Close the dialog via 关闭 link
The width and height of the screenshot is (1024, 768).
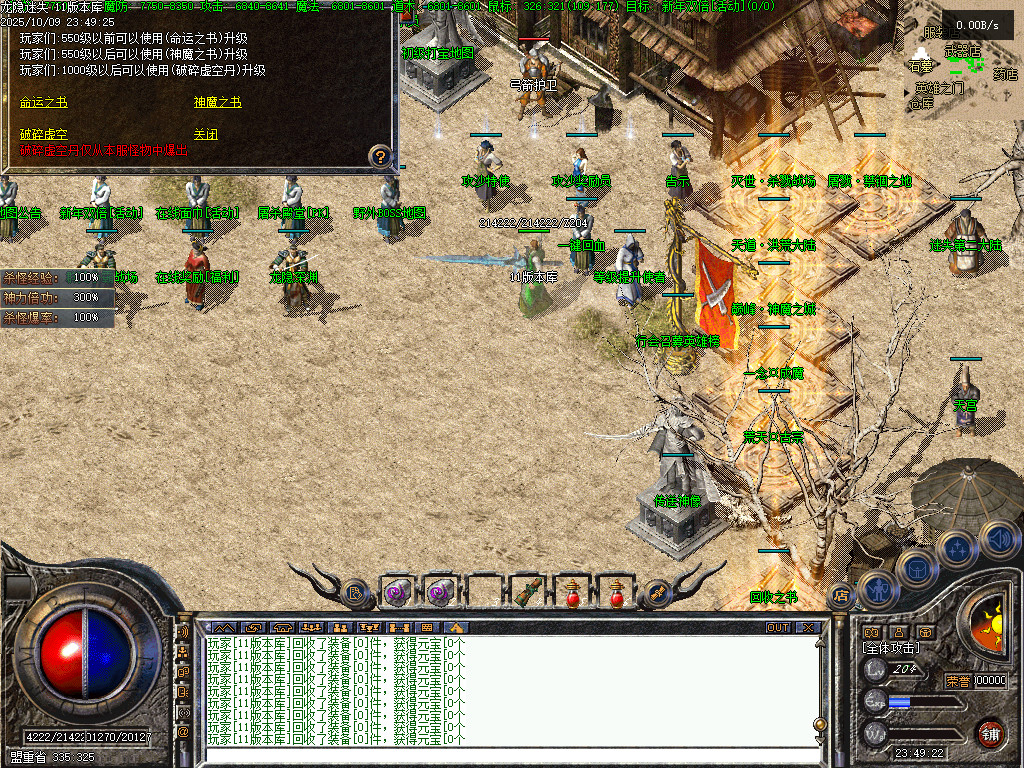pyautogui.click(x=206, y=134)
